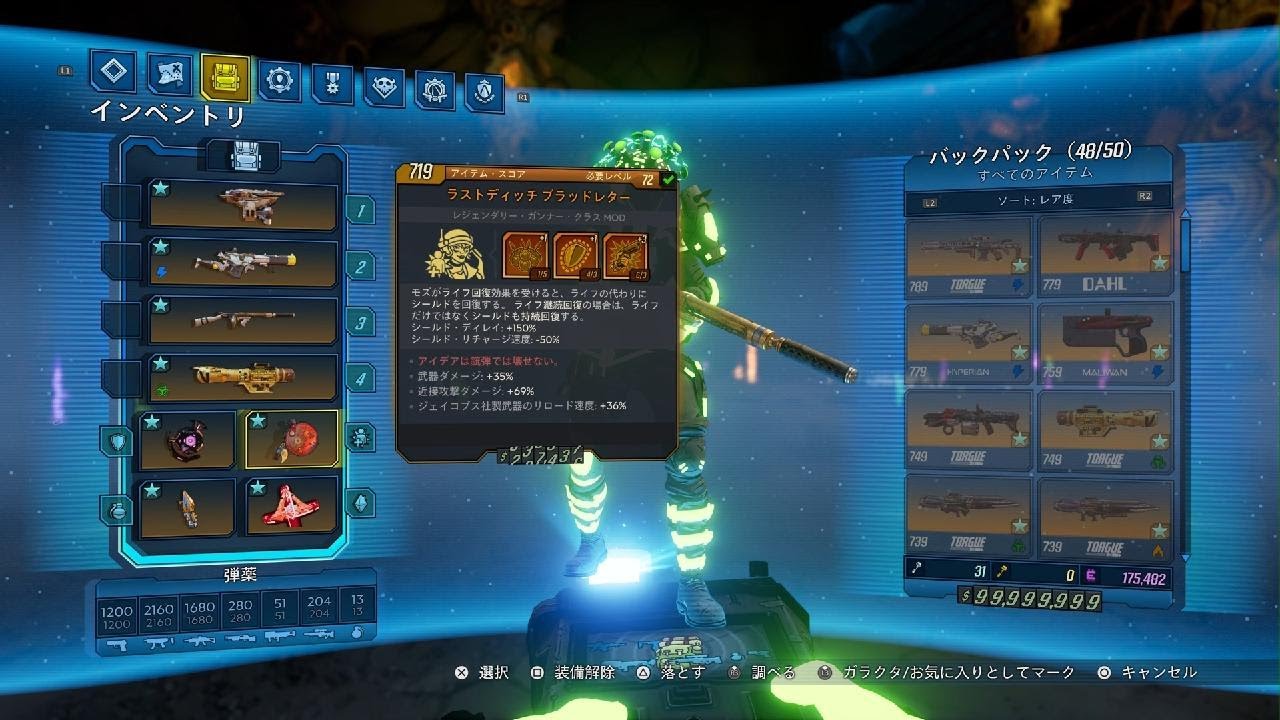Select the golden launcher in slot 4
The height and width of the screenshot is (720, 1280).
pyautogui.click(x=243, y=377)
